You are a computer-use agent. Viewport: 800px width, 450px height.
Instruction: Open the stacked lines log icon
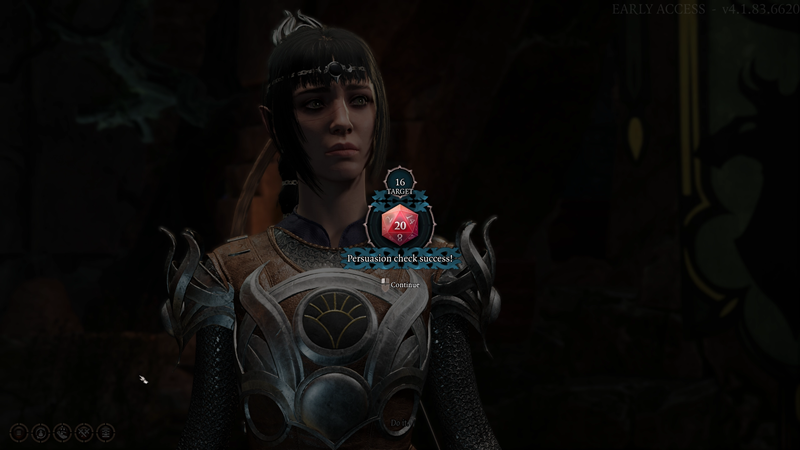click(x=19, y=432)
